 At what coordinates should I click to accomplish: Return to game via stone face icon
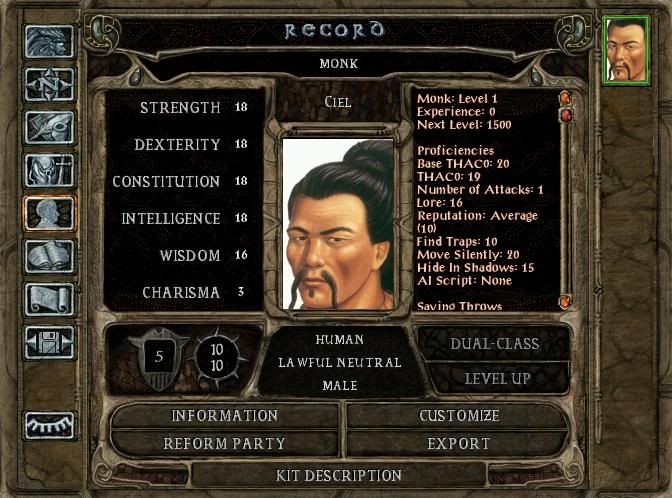point(48,41)
